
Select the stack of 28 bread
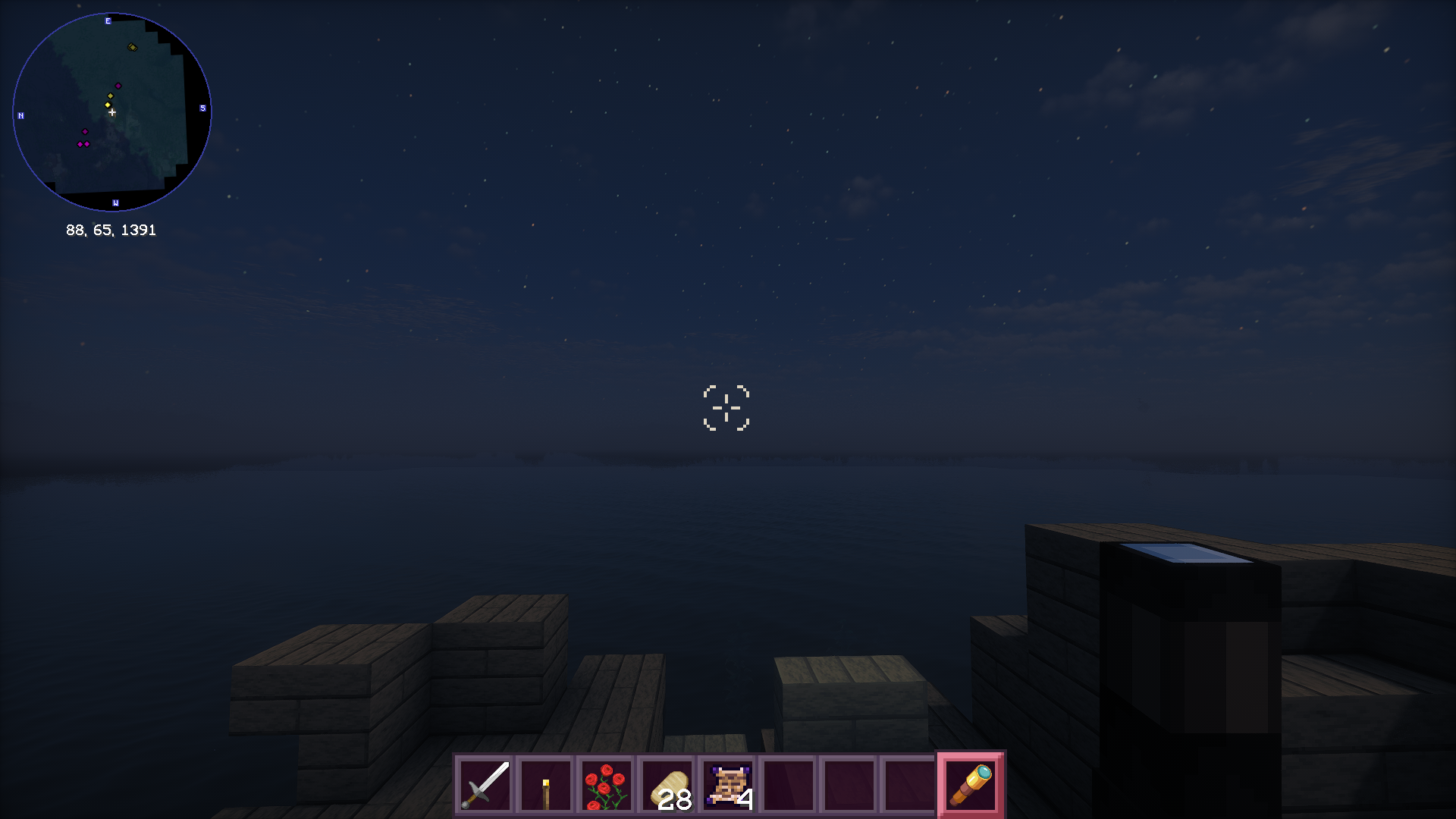(x=667, y=784)
